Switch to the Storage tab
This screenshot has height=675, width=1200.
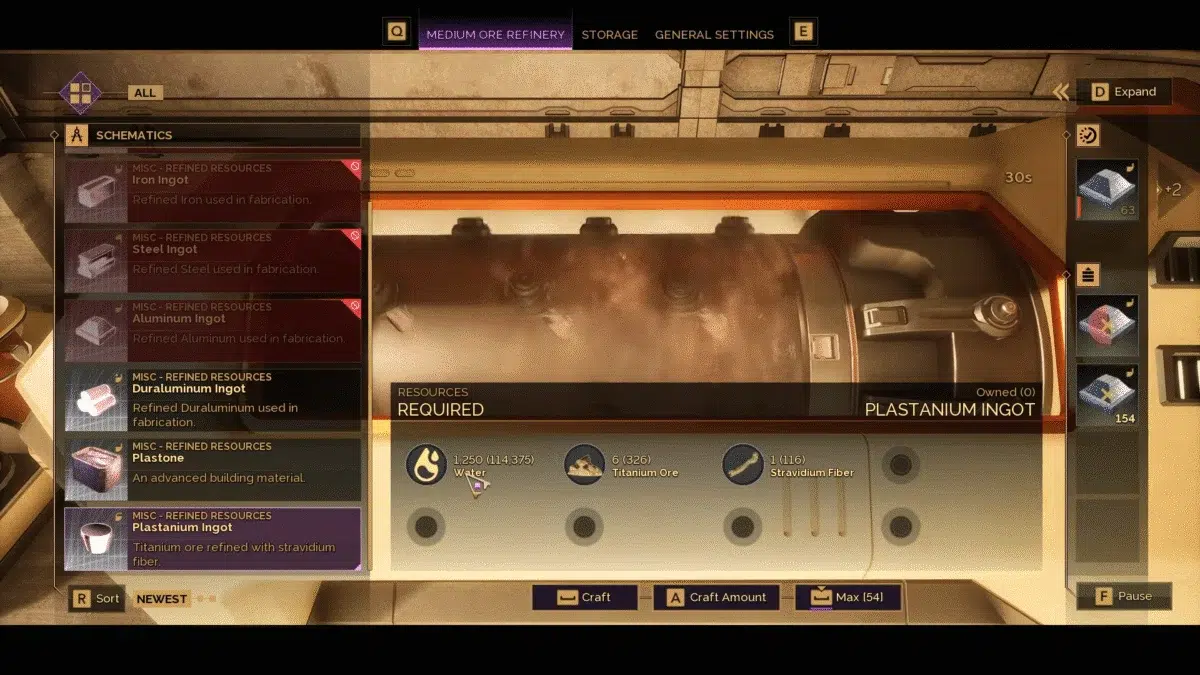click(x=609, y=34)
